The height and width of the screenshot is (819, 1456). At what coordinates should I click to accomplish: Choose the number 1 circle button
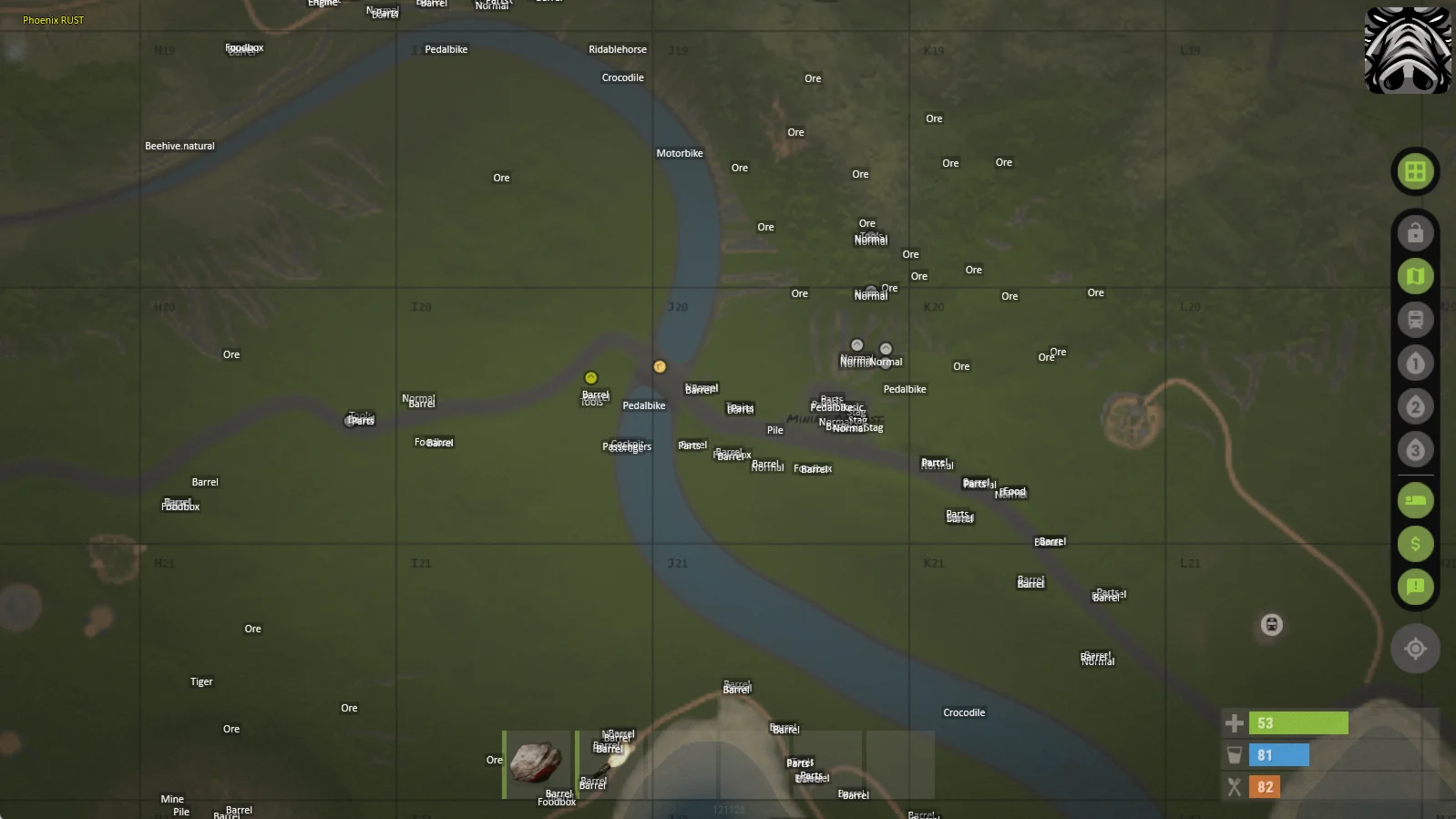[x=1415, y=363]
